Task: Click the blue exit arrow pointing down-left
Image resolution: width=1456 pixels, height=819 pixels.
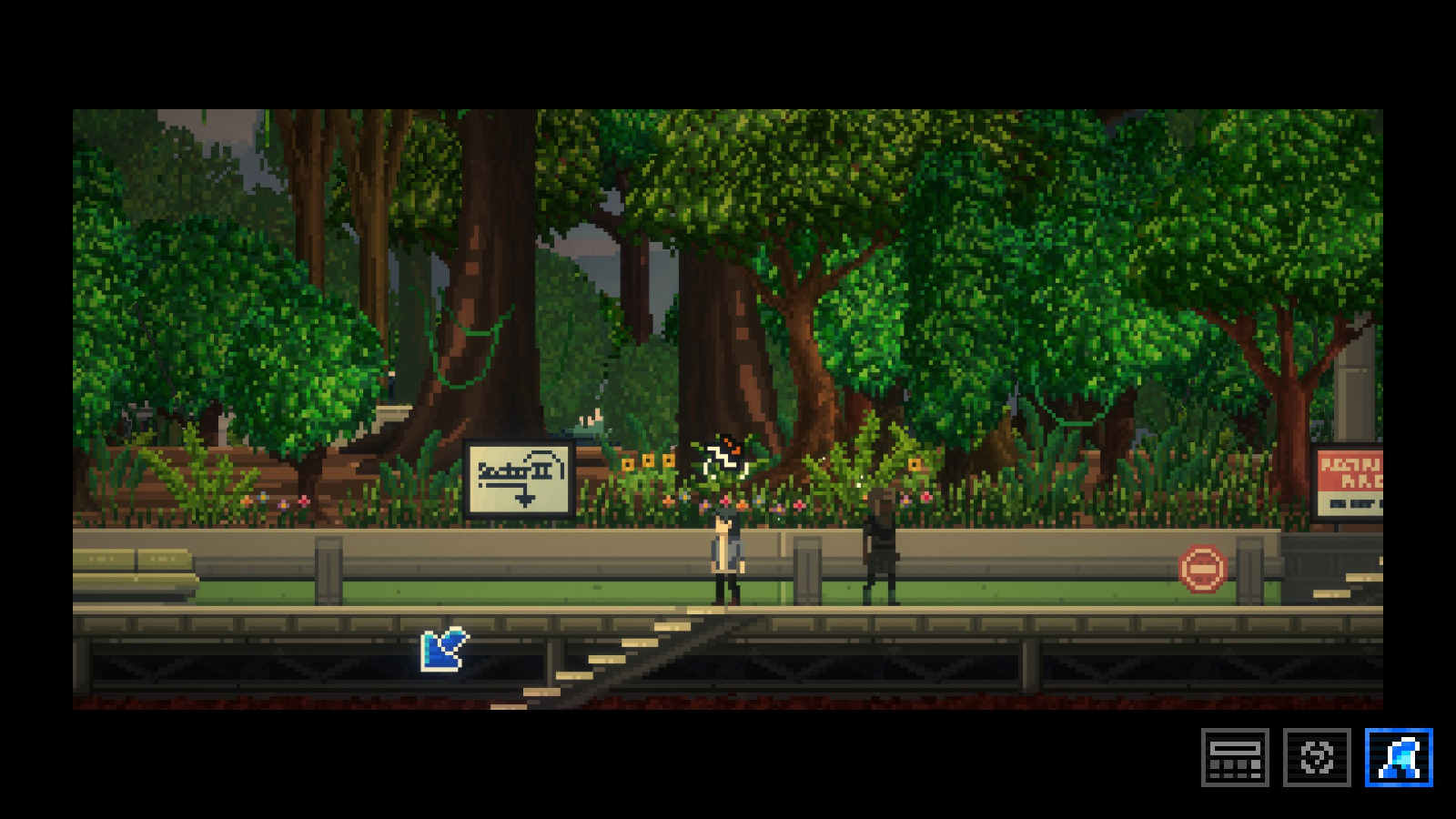Action: pos(445,648)
